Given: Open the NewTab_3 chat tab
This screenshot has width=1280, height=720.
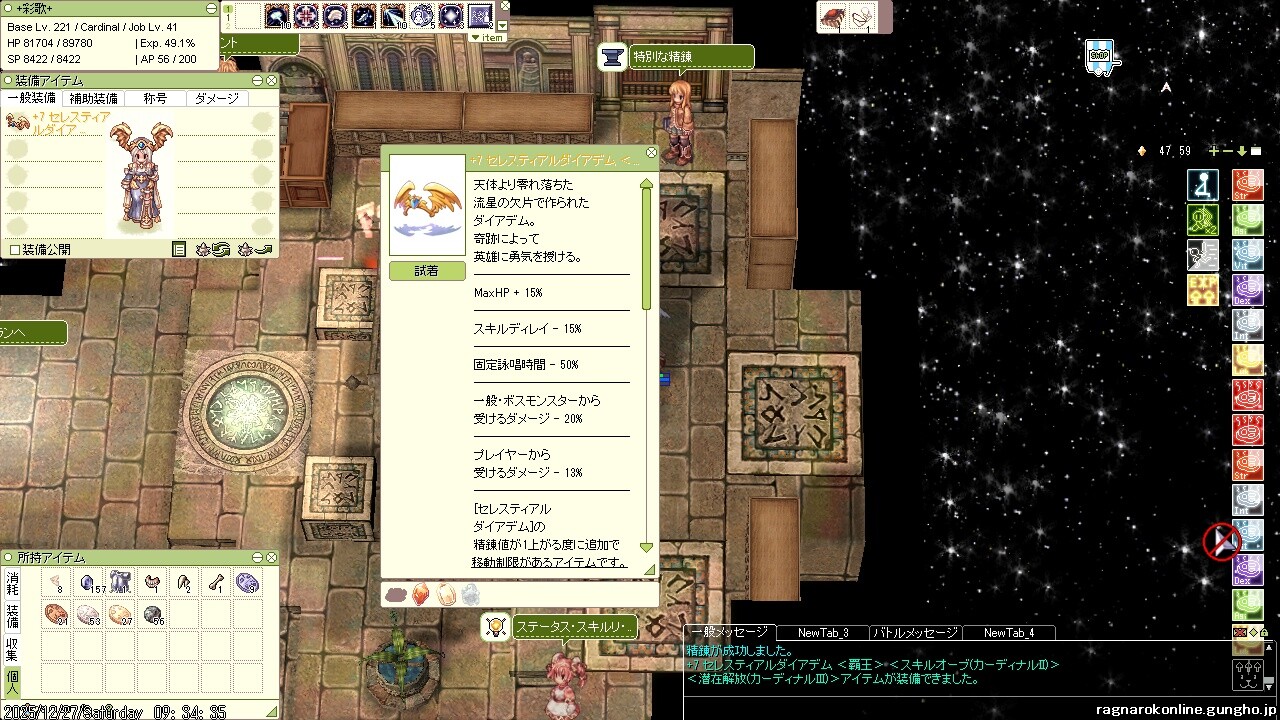Looking at the screenshot, I should [x=823, y=632].
